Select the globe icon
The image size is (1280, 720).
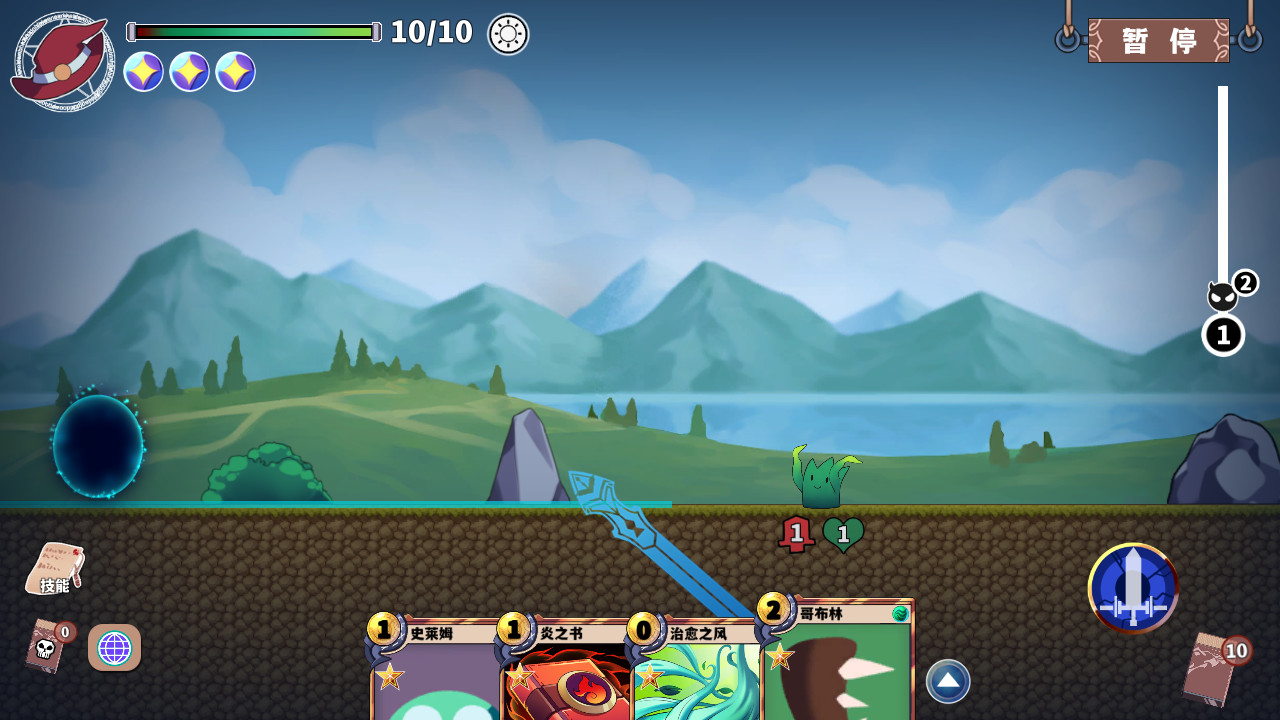(x=115, y=648)
